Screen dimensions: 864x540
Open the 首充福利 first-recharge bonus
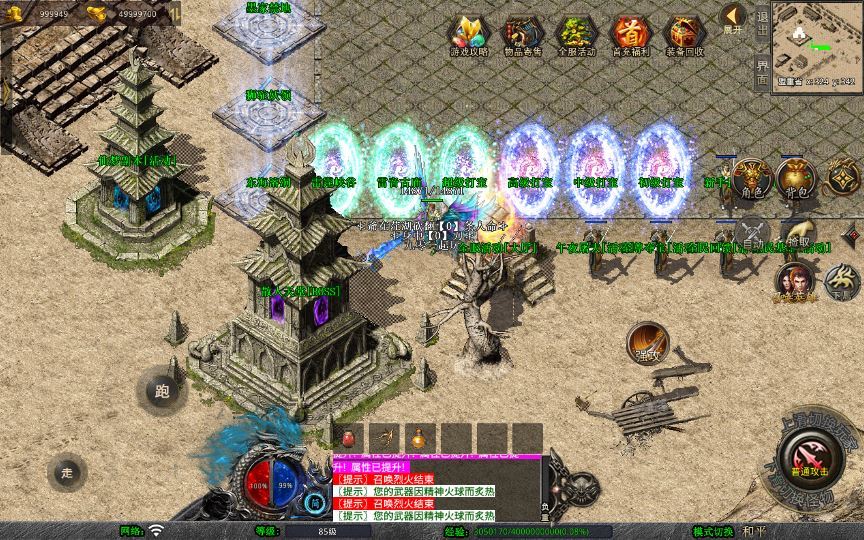tap(630, 34)
